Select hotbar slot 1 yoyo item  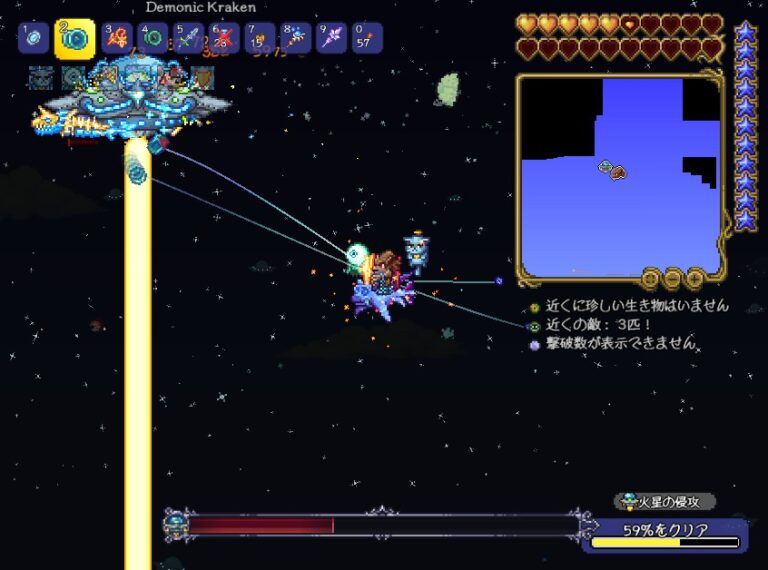click(x=33, y=38)
